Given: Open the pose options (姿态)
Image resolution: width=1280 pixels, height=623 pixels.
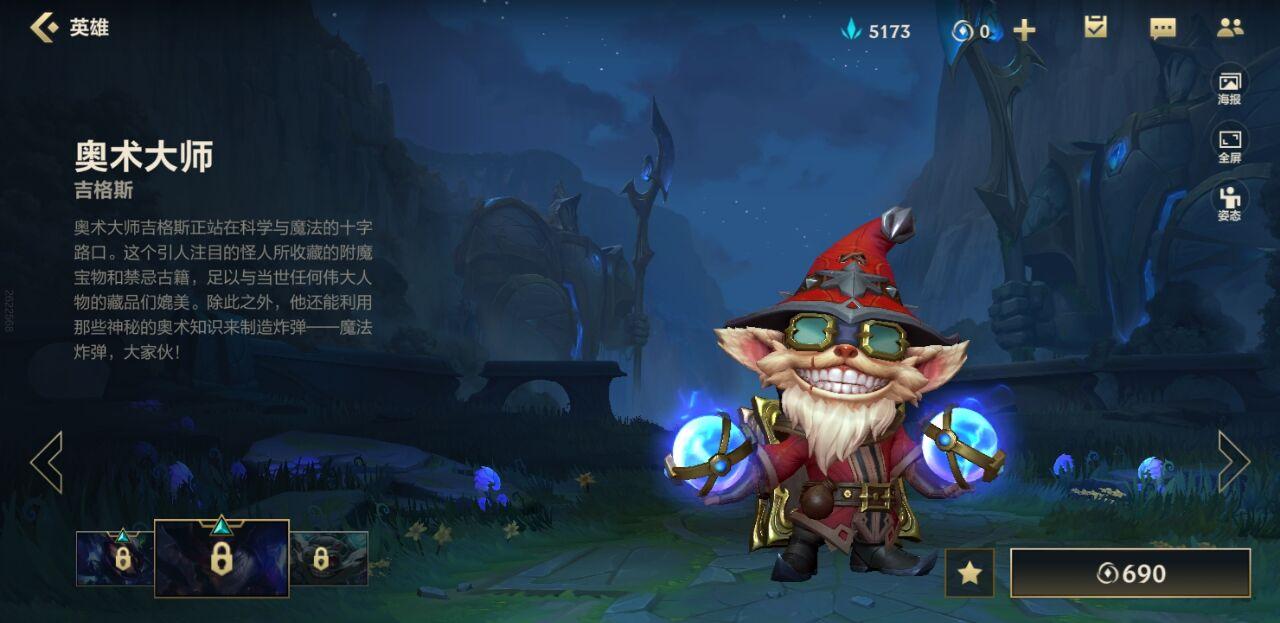Looking at the screenshot, I should pyautogui.click(x=1229, y=202).
